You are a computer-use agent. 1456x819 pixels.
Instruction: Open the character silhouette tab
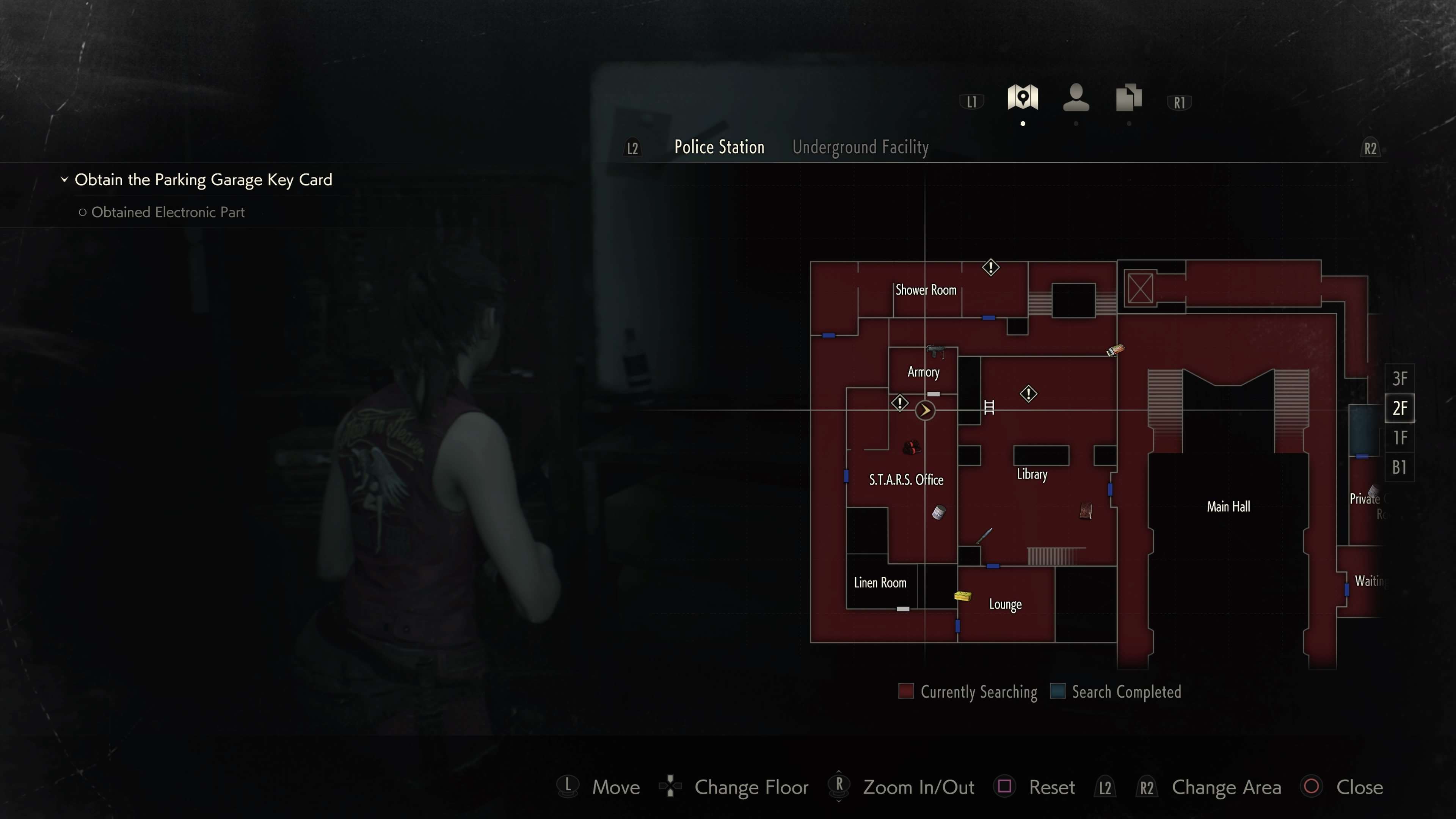1076,98
